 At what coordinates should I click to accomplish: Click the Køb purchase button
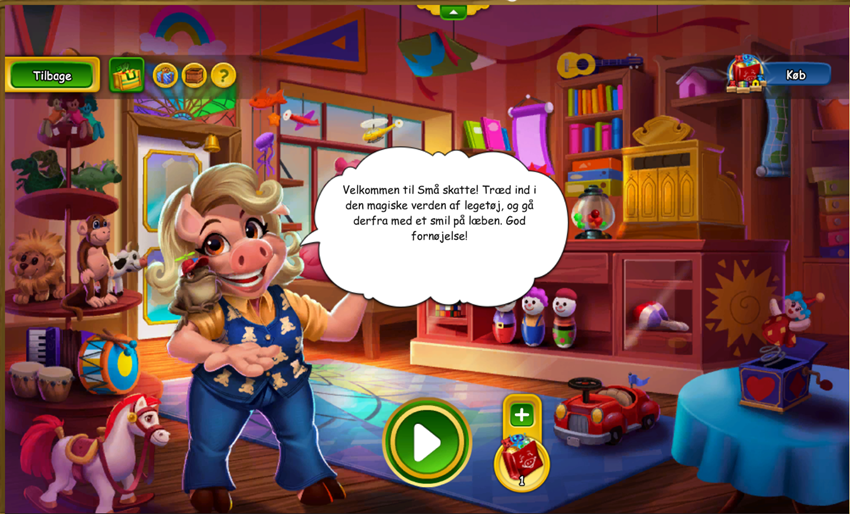tap(795, 75)
